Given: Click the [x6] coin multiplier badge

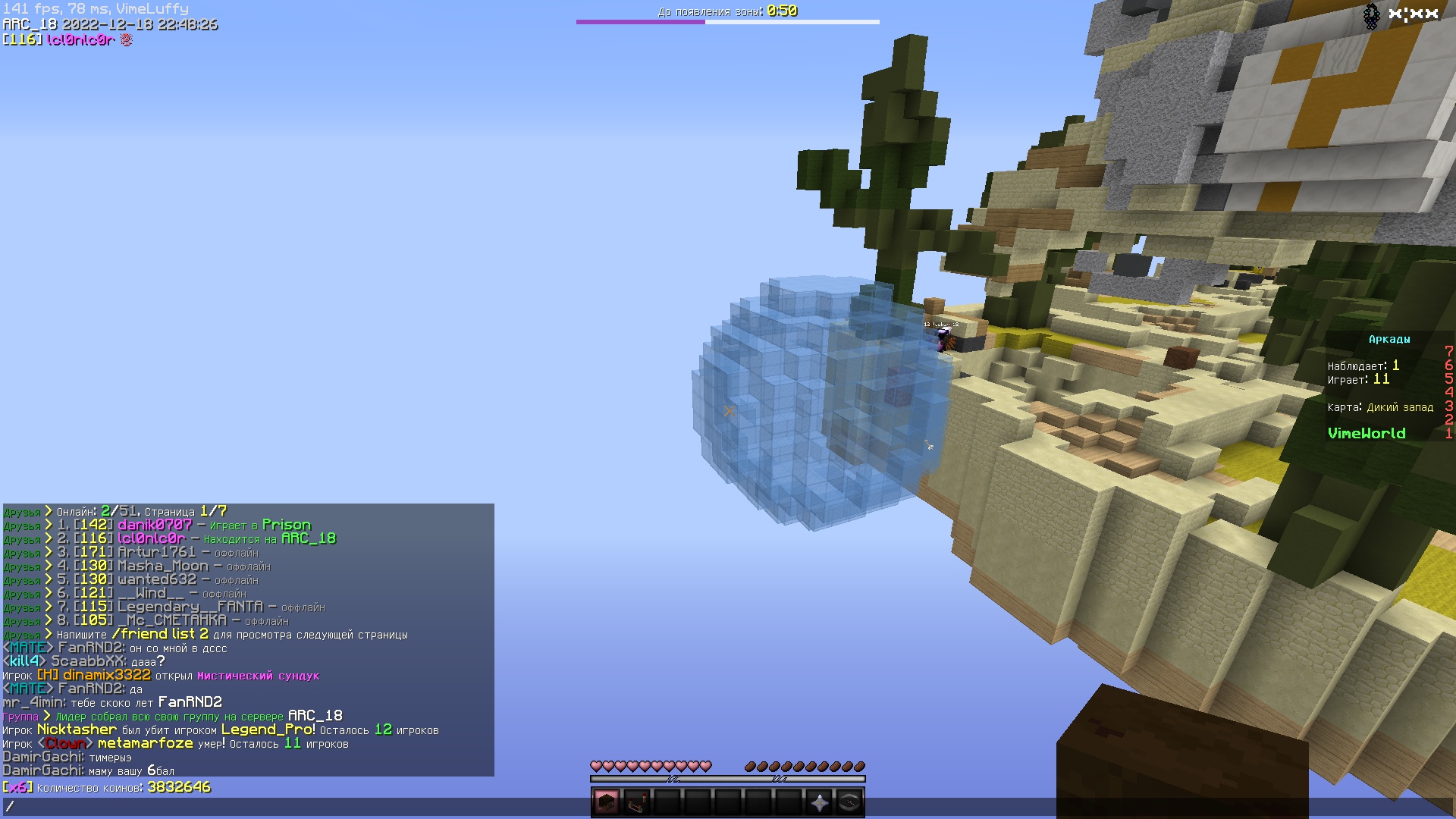Looking at the screenshot, I should point(17,788).
